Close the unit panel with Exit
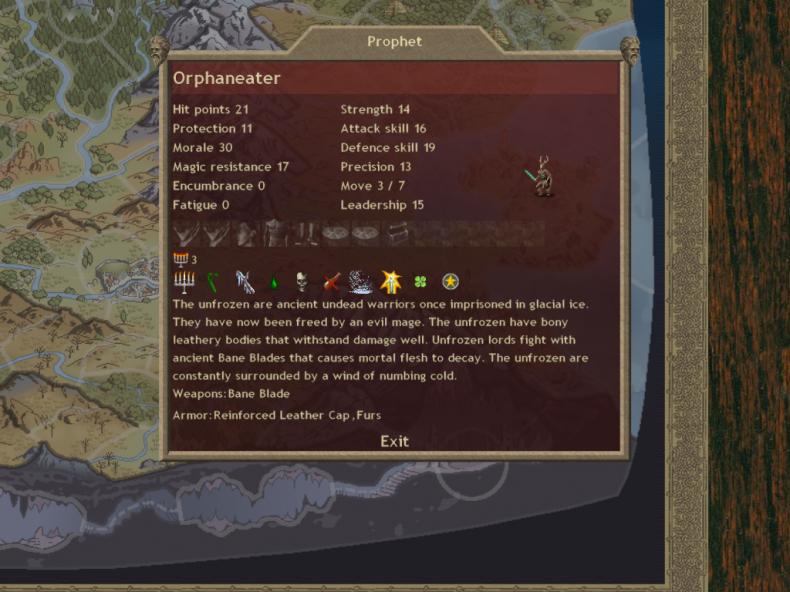The width and height of the screenshot is (790, 592). pos(394,441)
